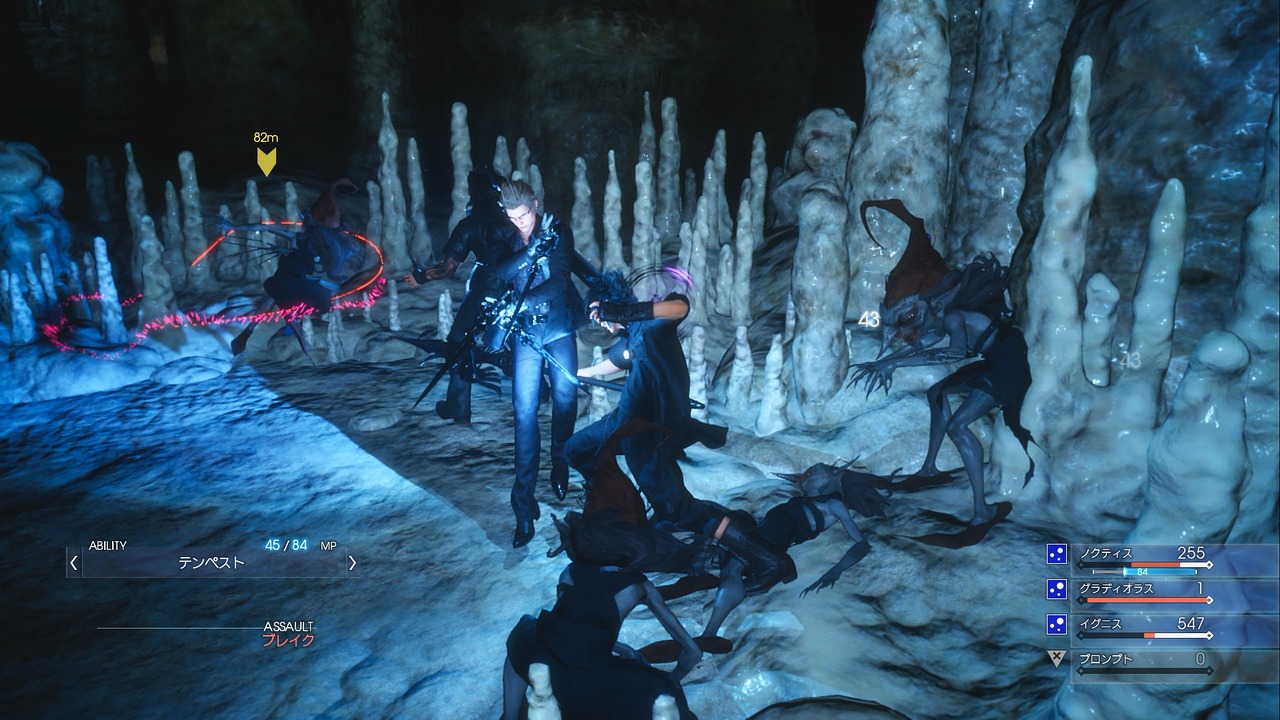The image size is (1280, 720).
Task: Click the diamond marker on Gladiolus's HP bar
Action: tap(1210, 600)
